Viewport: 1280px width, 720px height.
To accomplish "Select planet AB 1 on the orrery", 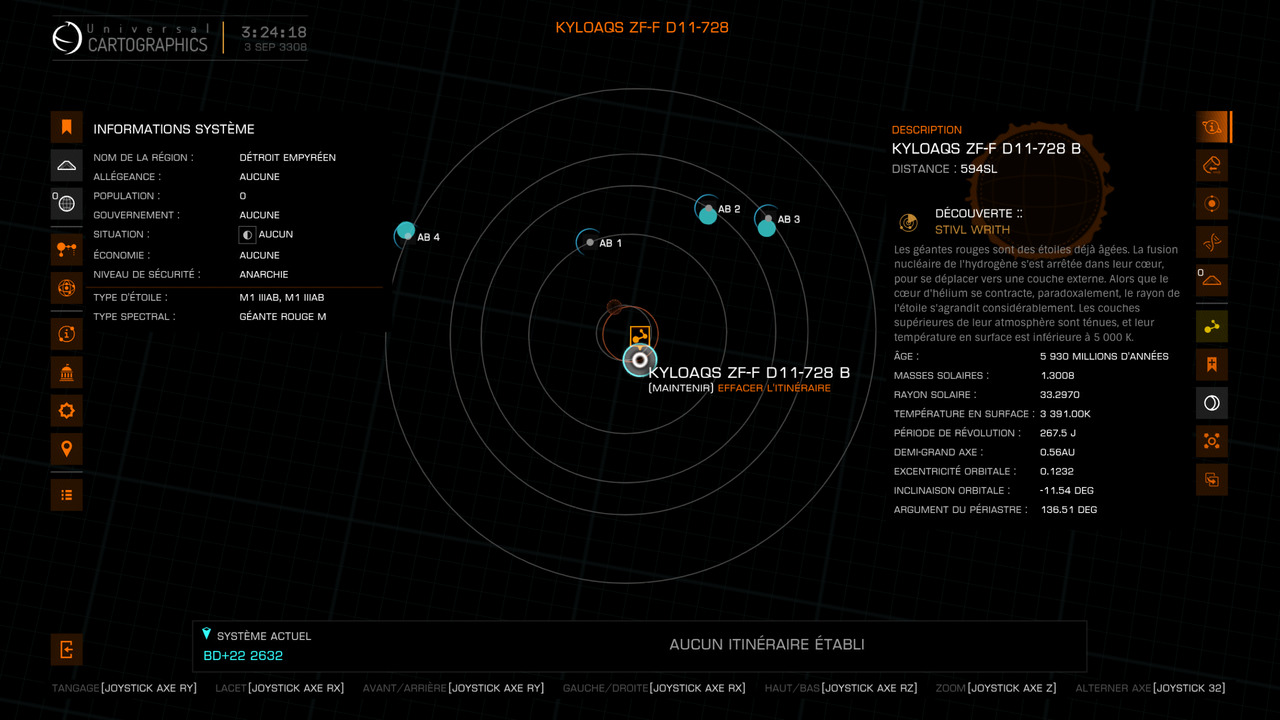I will pyautogui.click(x=590, y=242).
